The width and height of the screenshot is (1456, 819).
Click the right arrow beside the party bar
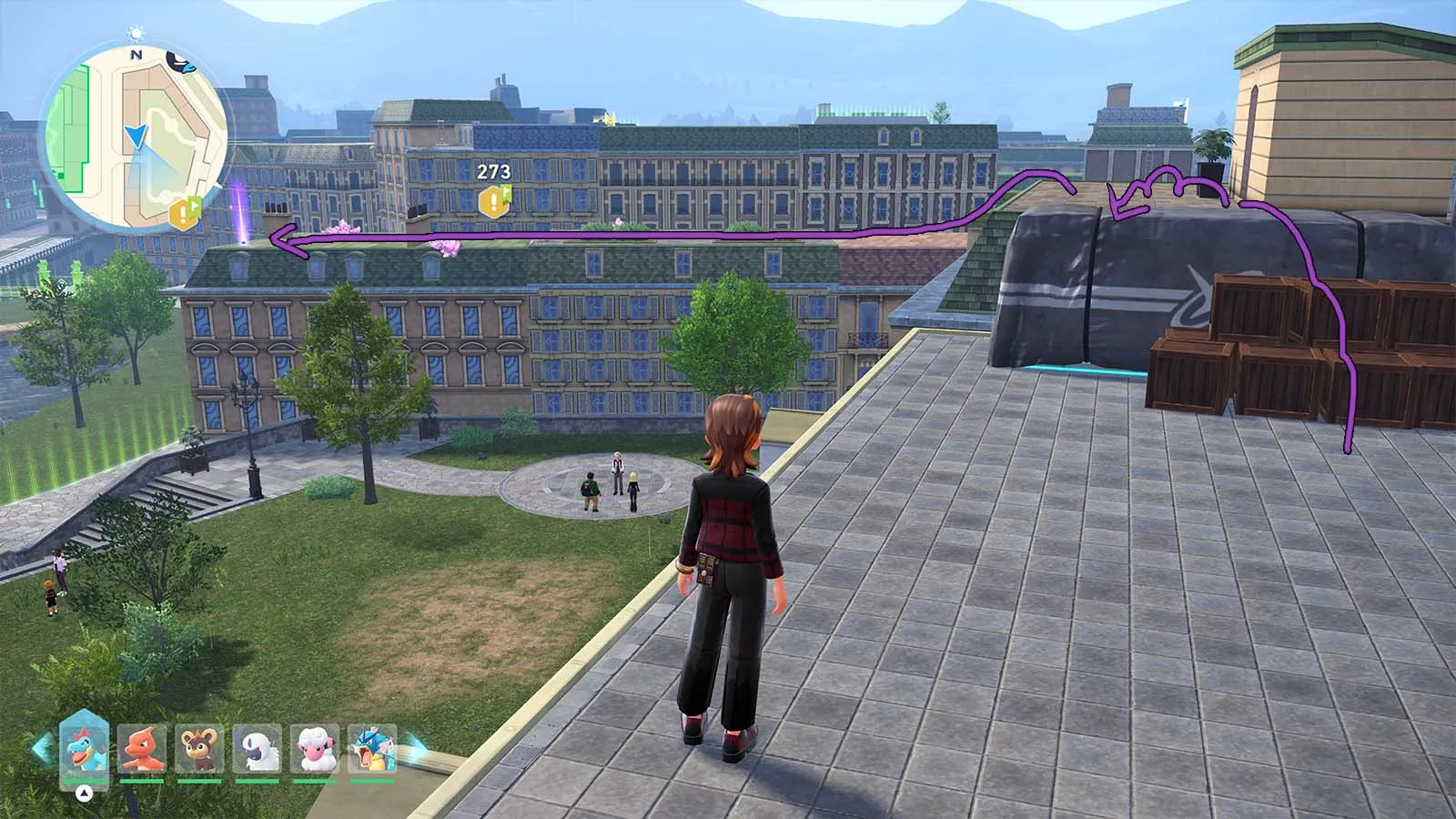coord(415,748)
